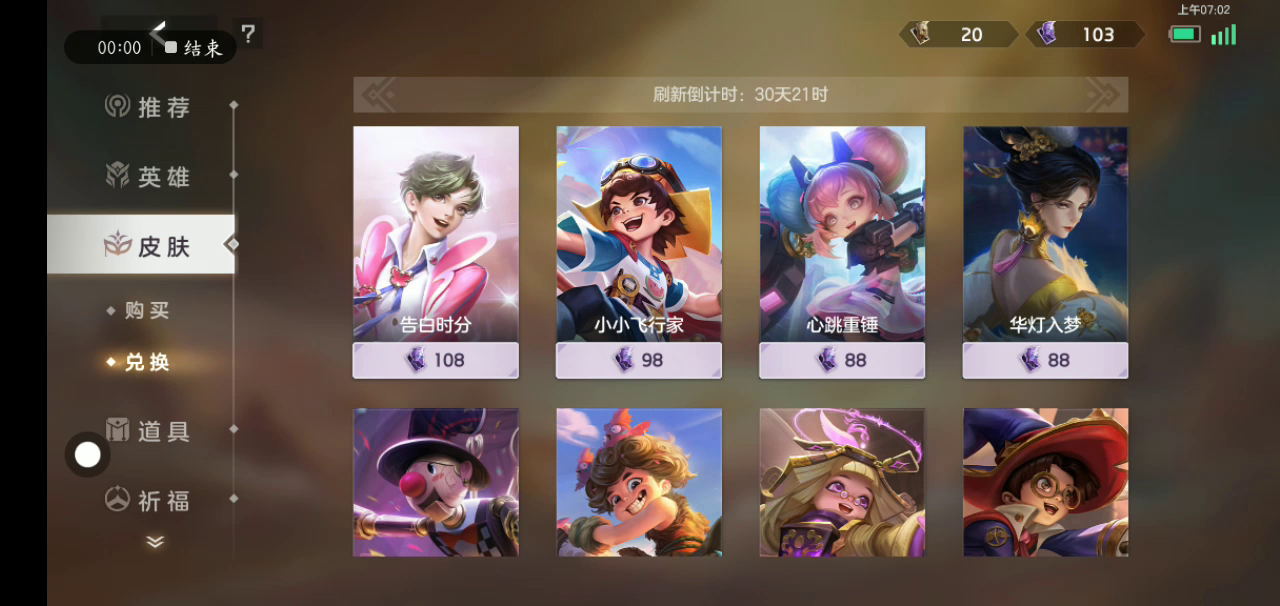Select the 皮肤 category tab

pos(148,246)
